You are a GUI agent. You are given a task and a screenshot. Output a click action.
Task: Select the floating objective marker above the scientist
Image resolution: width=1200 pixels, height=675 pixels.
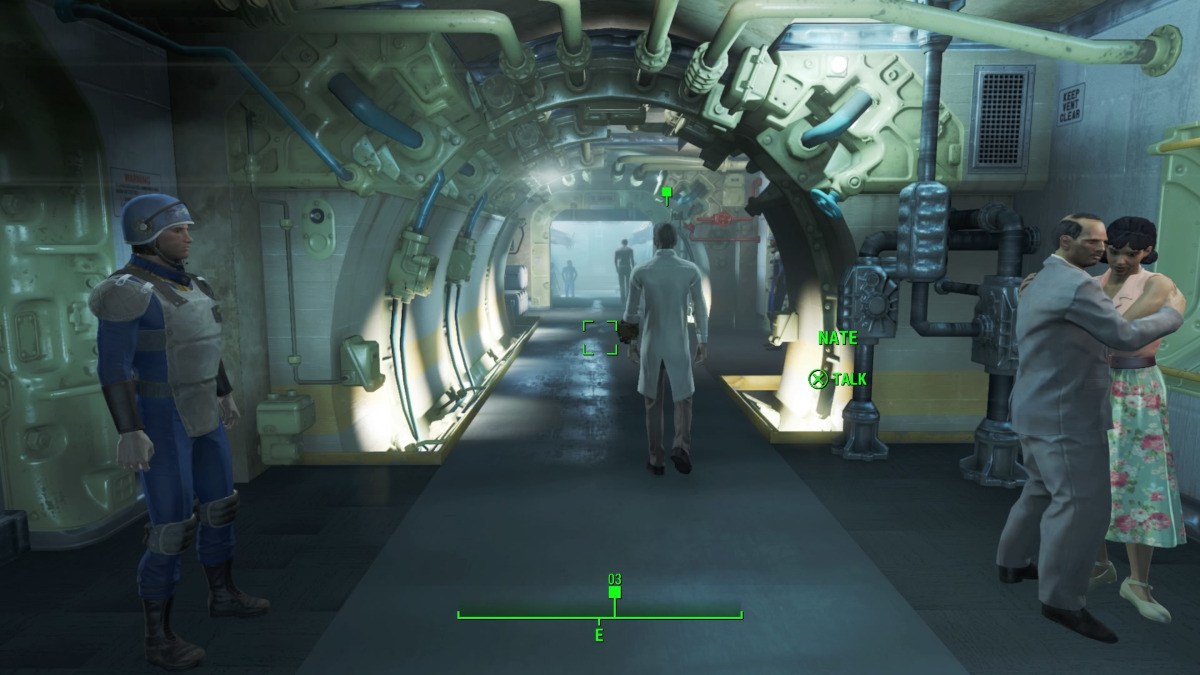[667, 192]
